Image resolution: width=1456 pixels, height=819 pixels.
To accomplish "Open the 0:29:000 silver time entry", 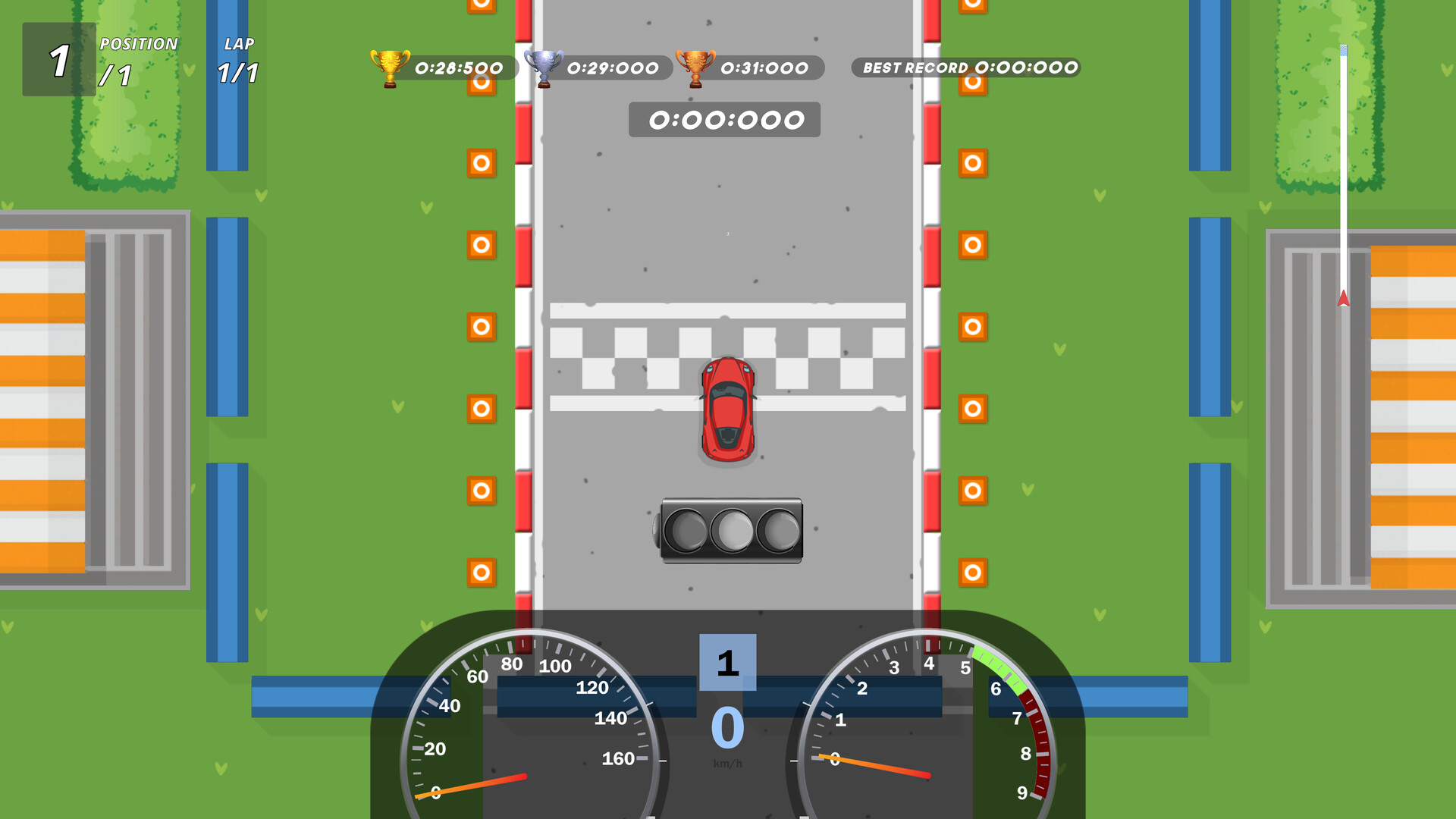I will (x=613, y=67).
